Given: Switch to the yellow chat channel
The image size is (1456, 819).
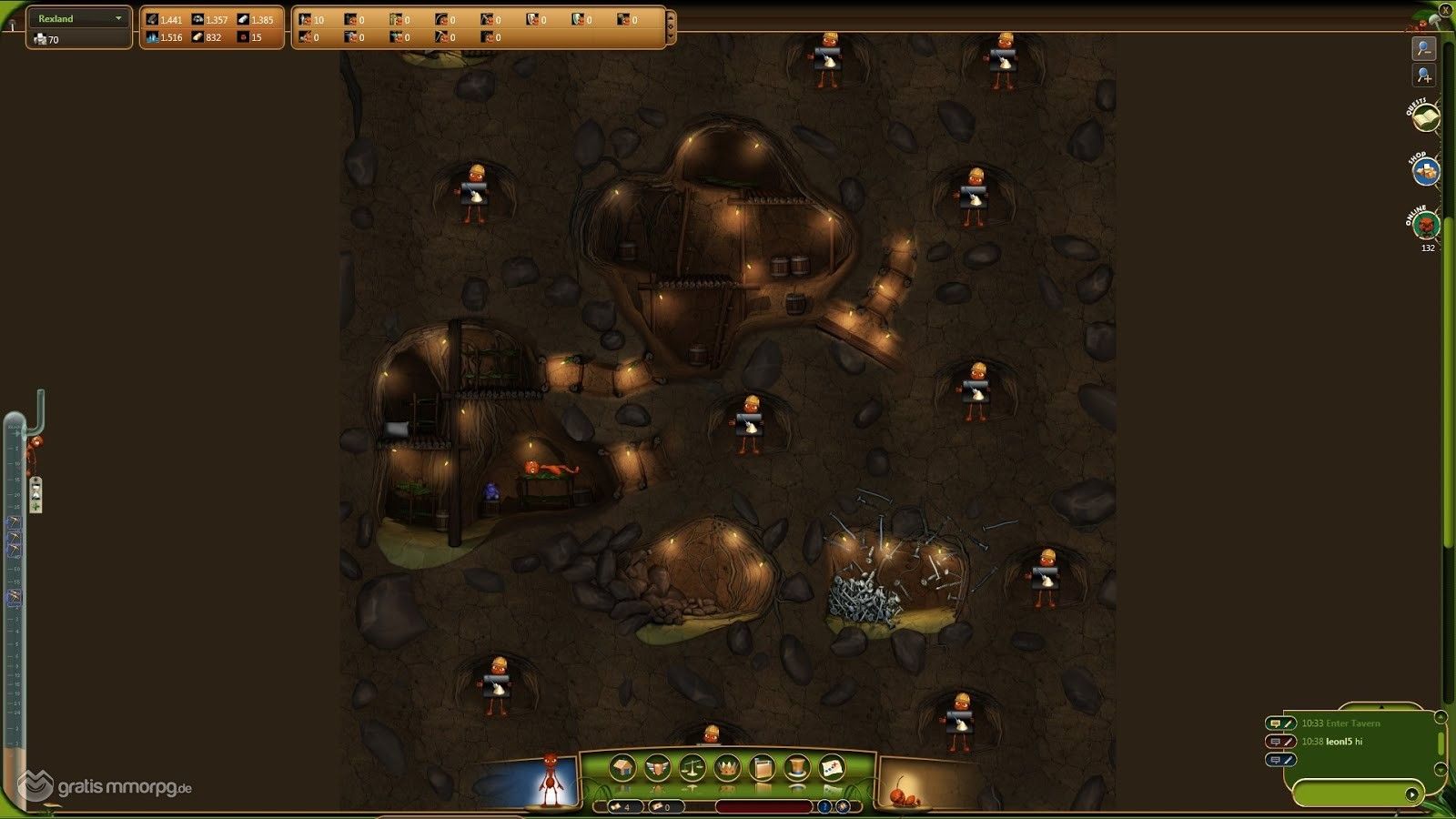Looking at the screenshot, I should point(1275,723).
